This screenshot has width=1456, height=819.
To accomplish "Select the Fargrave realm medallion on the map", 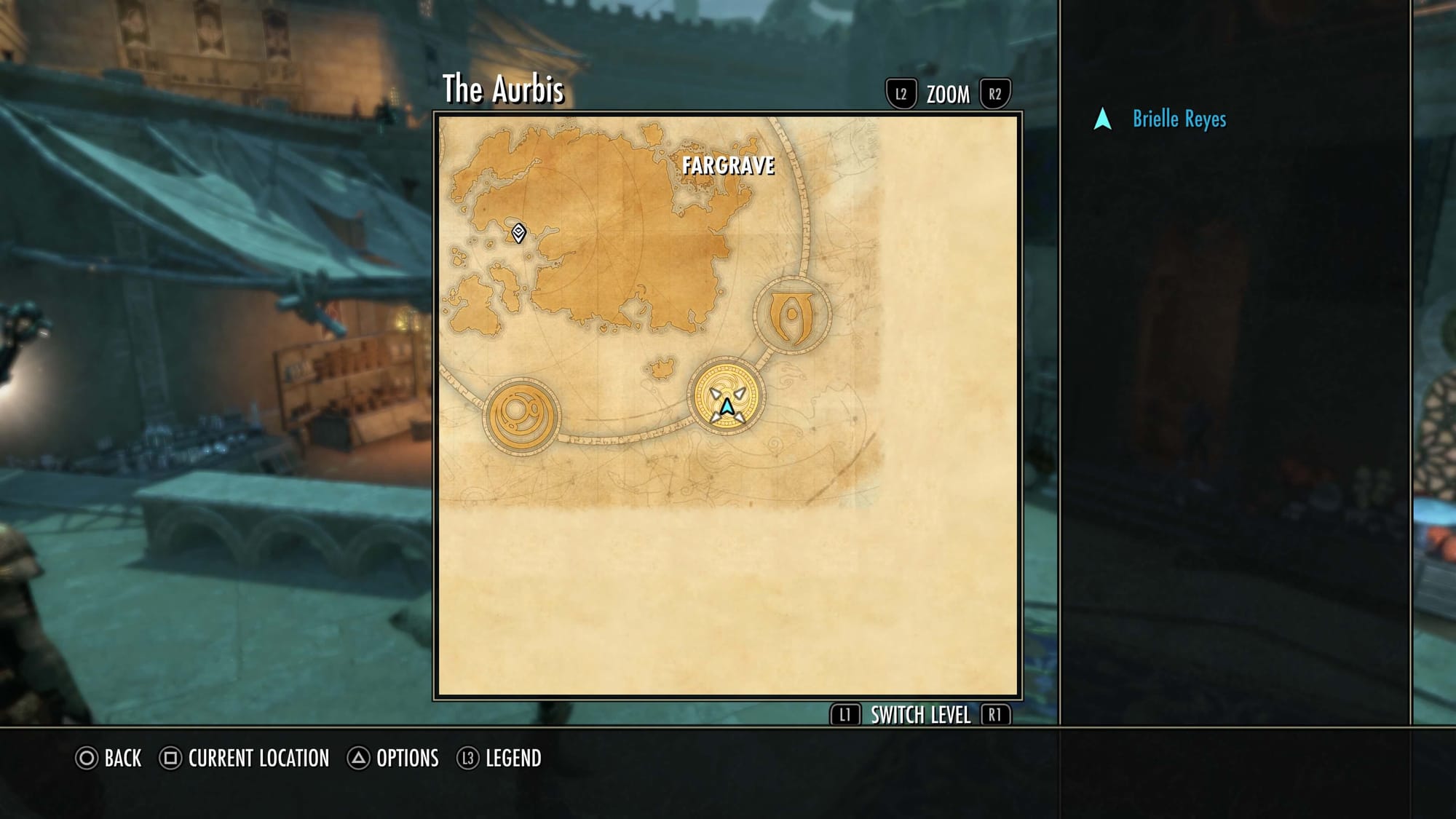I will click(x=727, y=397).
